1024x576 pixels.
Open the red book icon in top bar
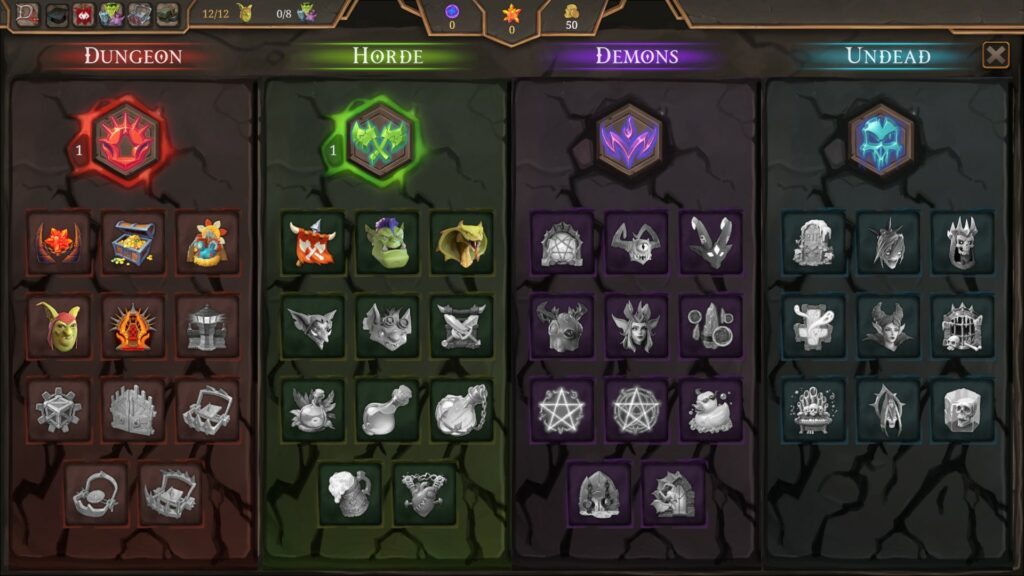tap(27, 14)
